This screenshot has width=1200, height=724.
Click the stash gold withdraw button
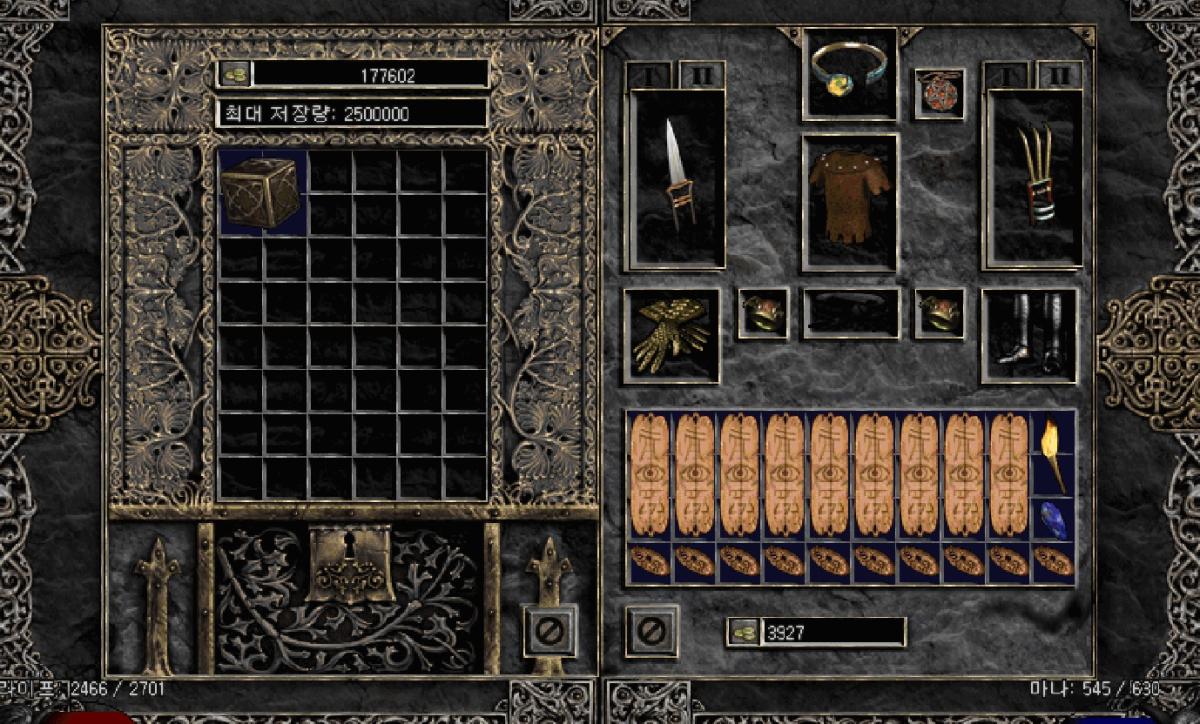click(x=234, y=74)
